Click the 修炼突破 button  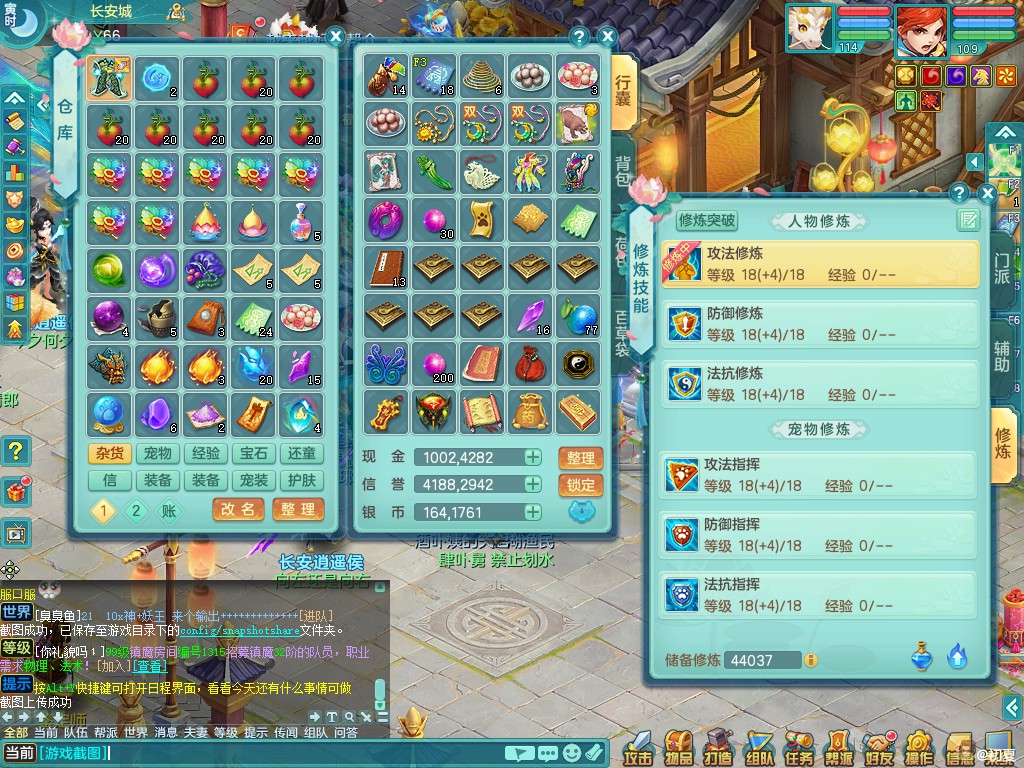click(707, 221)
